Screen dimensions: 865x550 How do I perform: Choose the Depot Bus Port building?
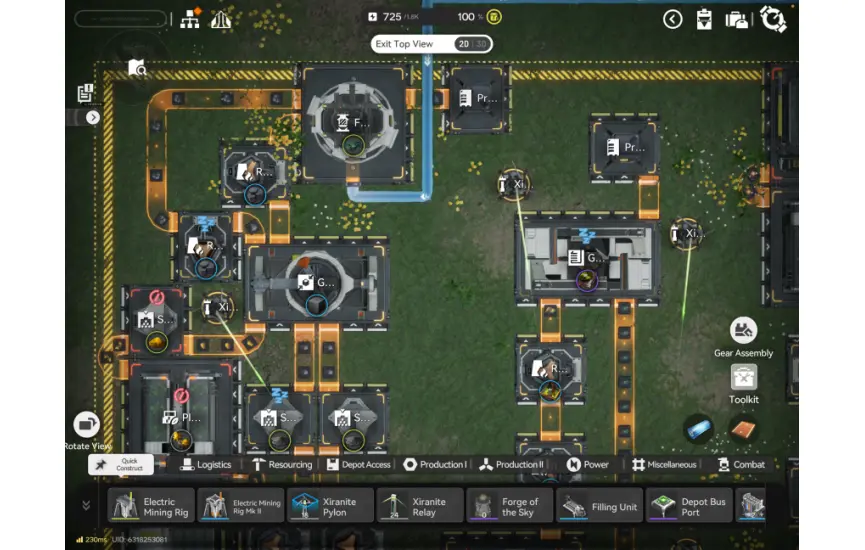690,507
